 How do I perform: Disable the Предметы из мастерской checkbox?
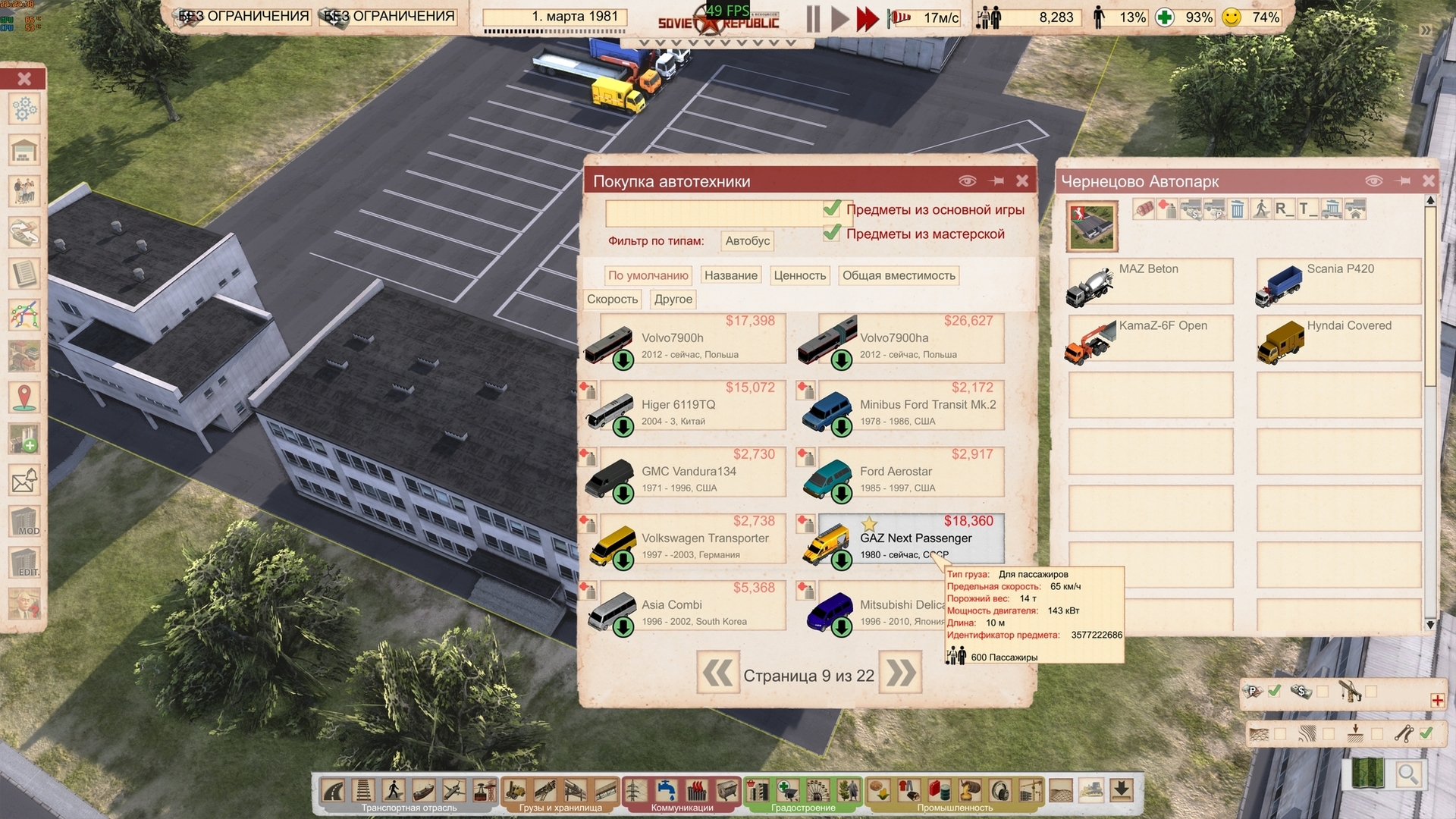click(832, 234)
